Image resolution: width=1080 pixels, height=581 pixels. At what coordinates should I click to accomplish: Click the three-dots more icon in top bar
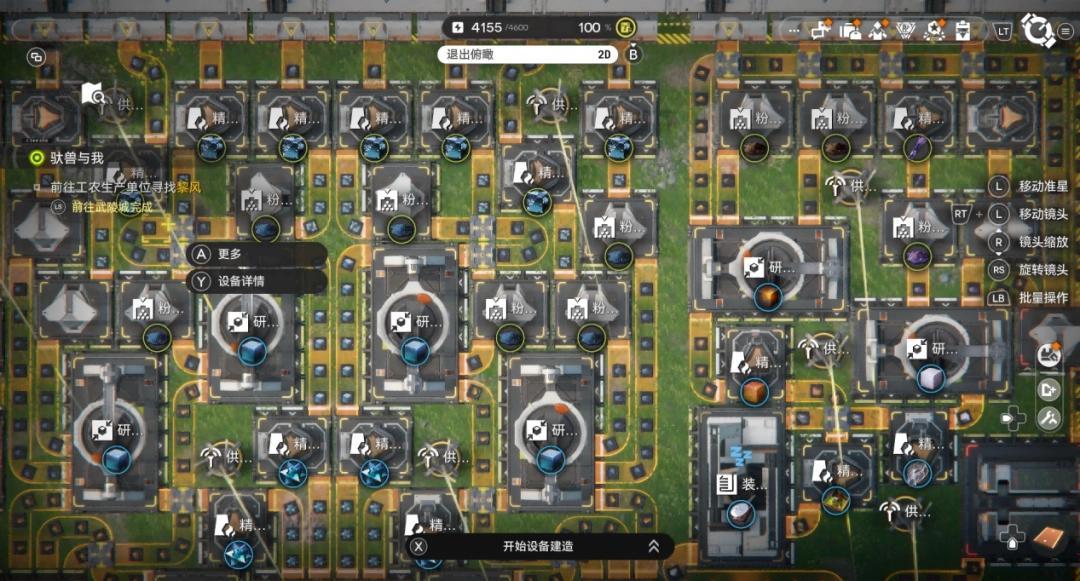795,30
